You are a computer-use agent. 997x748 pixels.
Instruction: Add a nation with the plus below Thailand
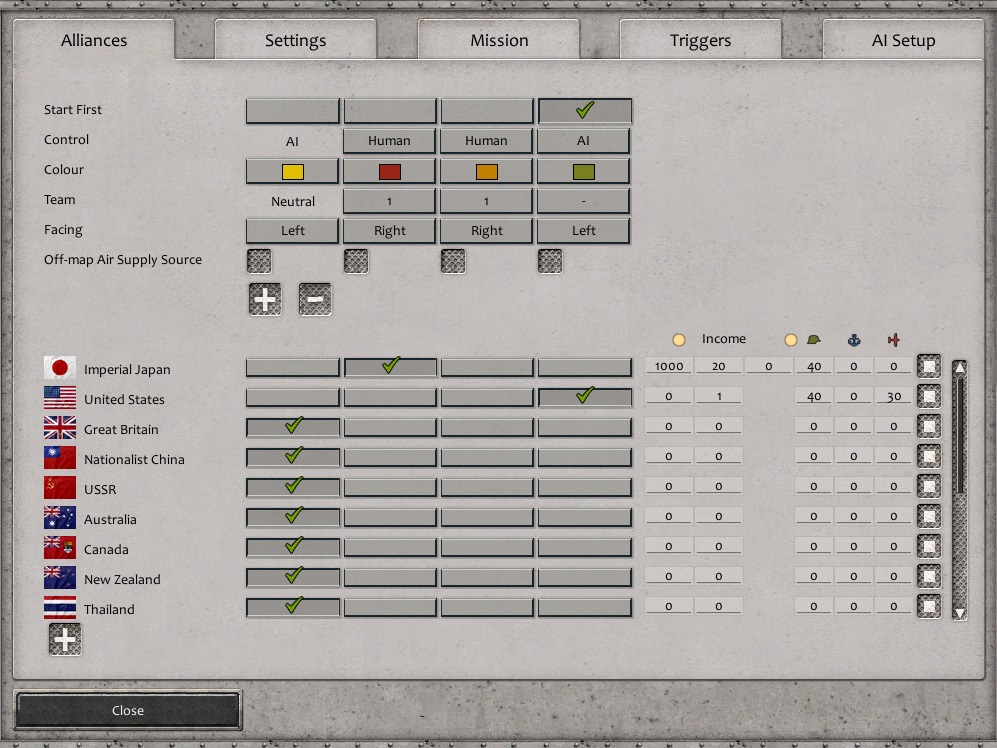(65, 639)
